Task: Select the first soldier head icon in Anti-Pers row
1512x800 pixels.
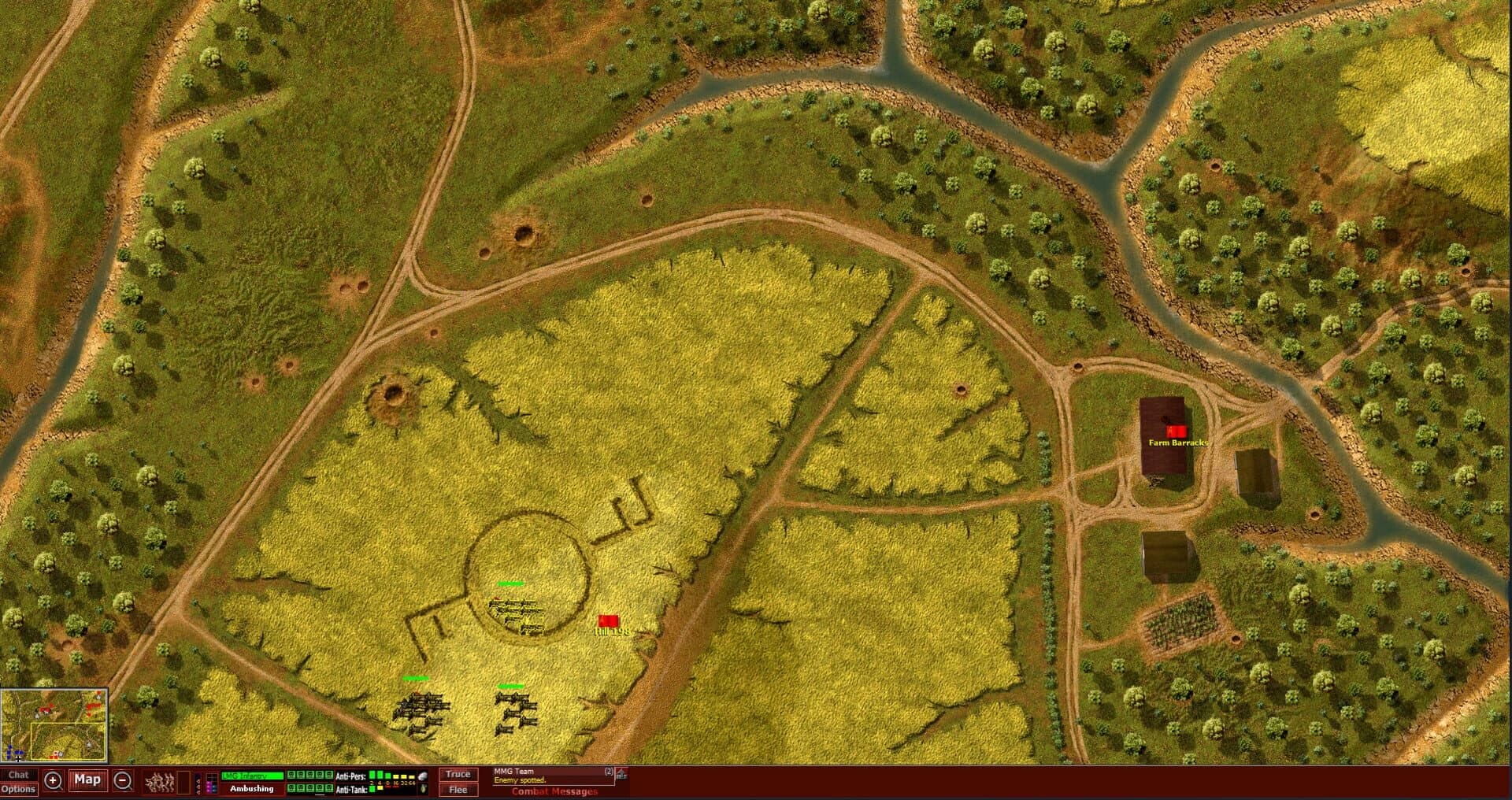Action: [x=291, y=775]
